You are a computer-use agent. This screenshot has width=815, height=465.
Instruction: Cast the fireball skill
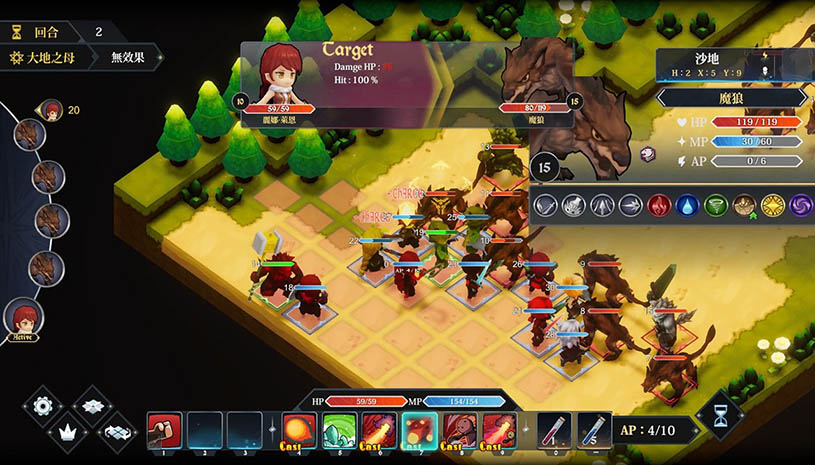point(299,430)
